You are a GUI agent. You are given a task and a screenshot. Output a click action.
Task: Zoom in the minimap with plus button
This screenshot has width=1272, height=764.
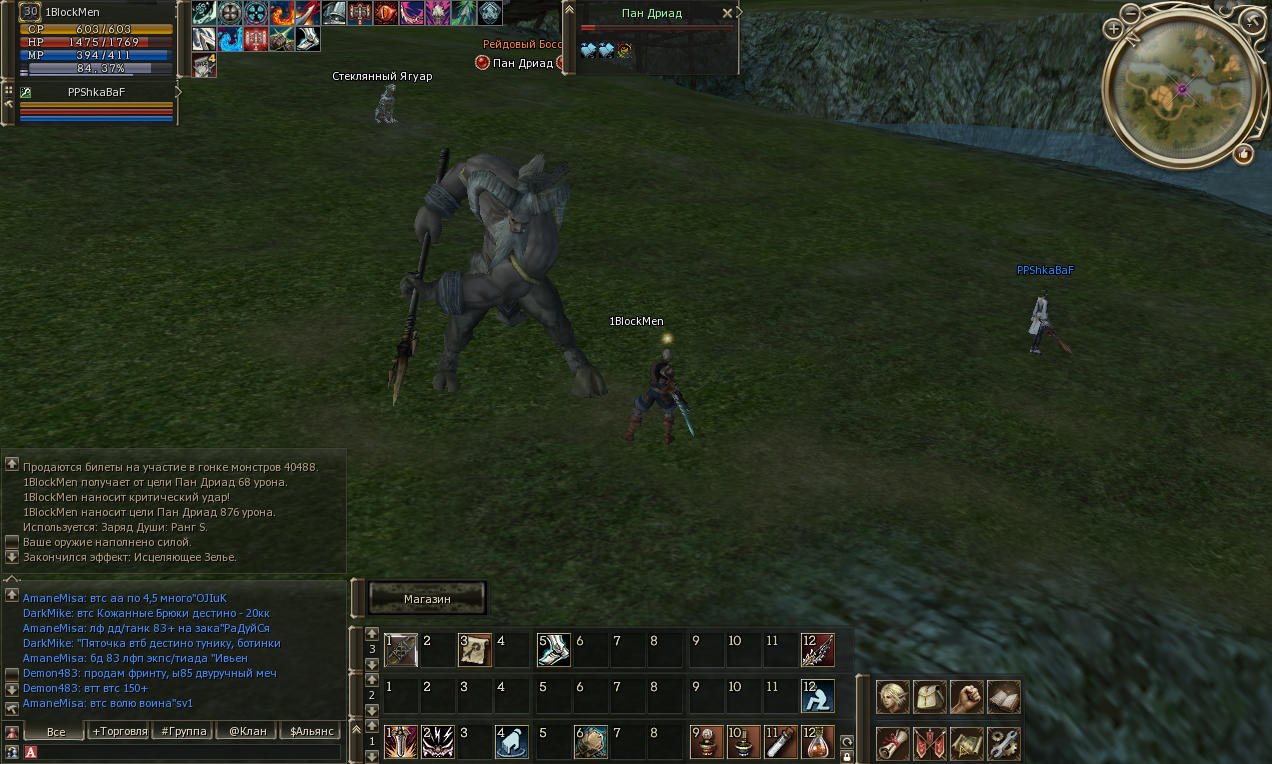[1113, 29]
